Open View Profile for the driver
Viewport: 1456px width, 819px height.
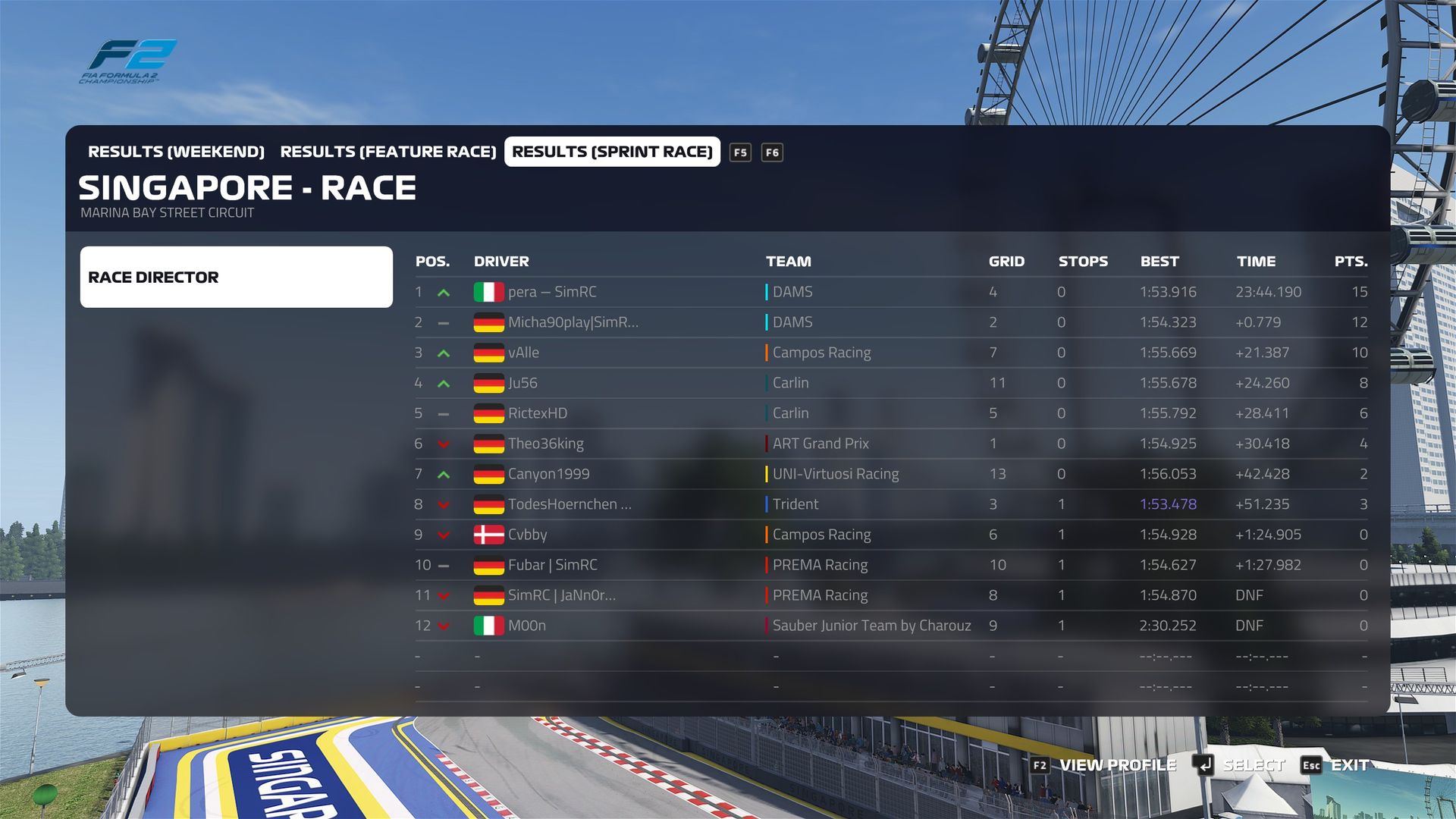click(x=1116, y=765)
